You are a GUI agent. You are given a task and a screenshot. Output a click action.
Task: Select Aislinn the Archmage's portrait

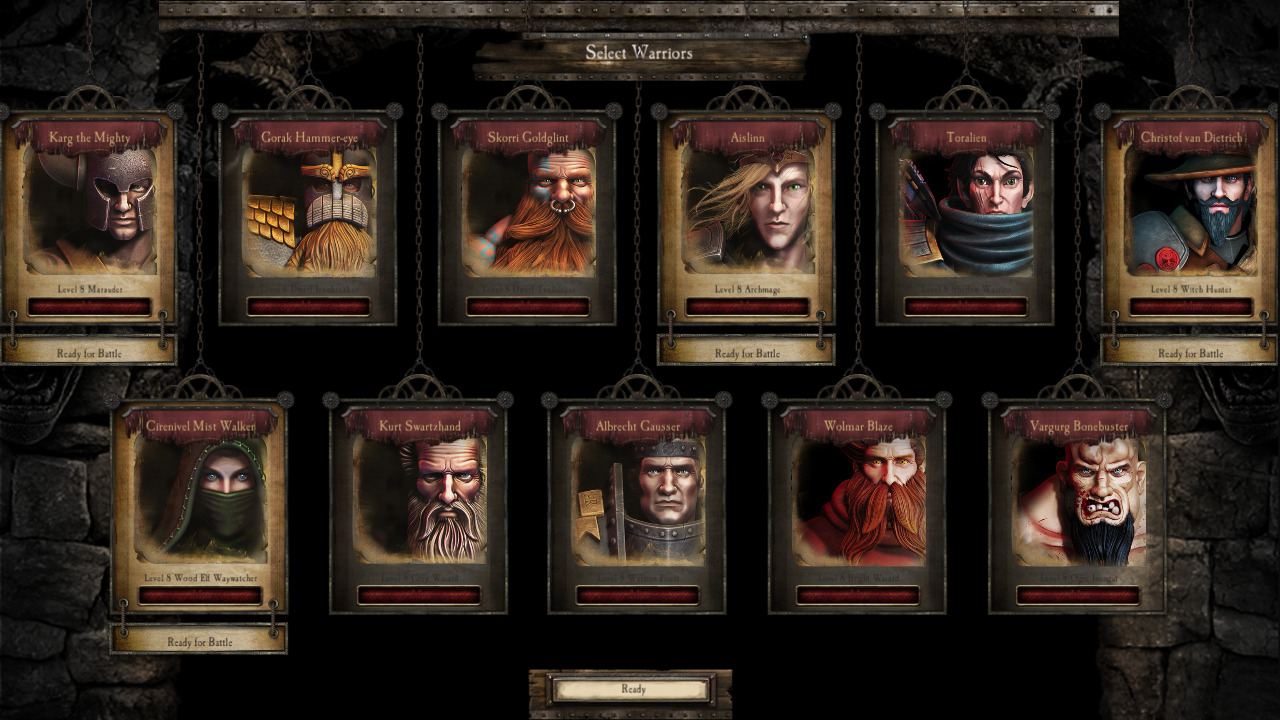[746, 213]
